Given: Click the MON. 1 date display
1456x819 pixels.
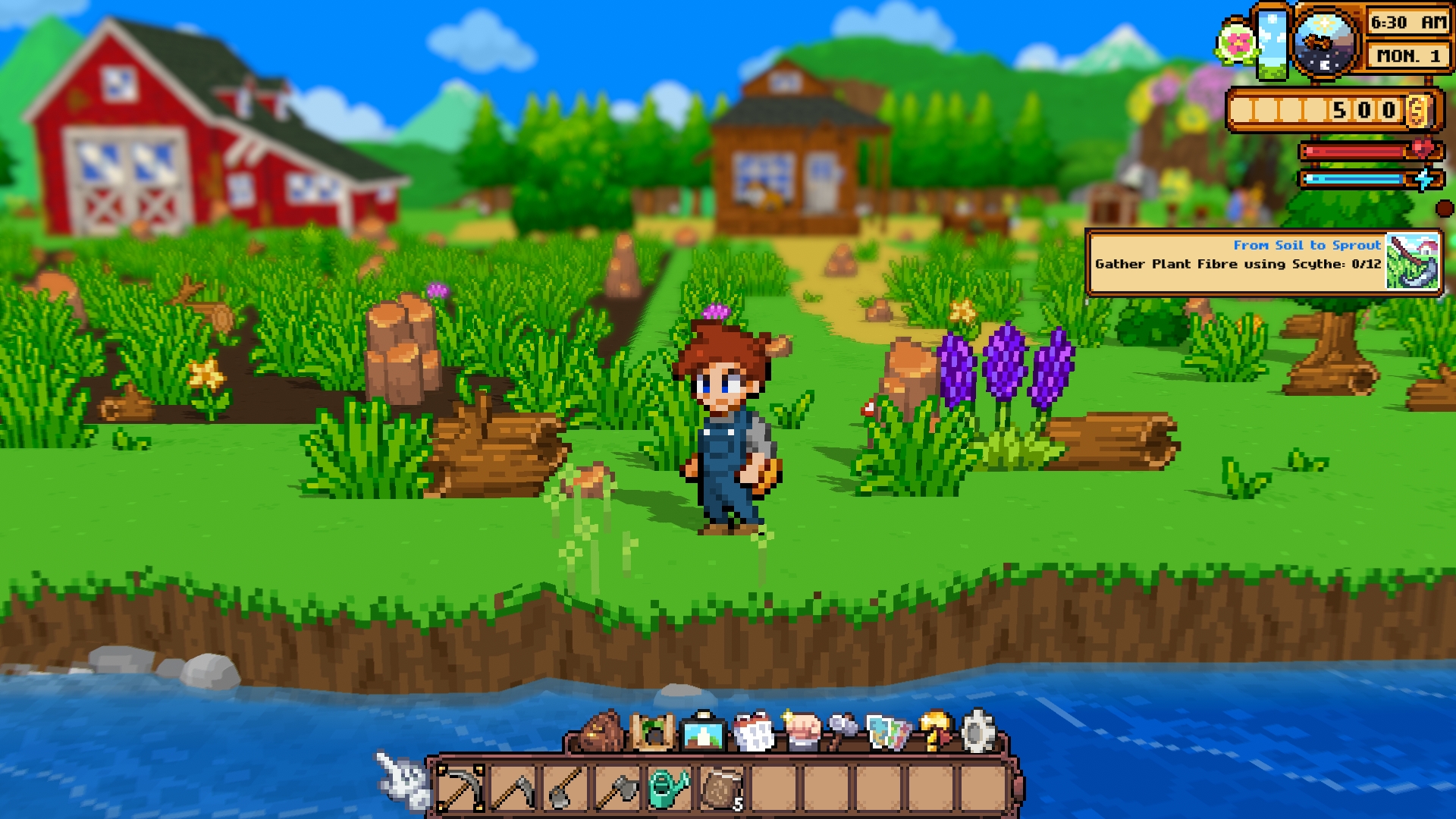Looking at the screenshot, I should pos(1407,55).
